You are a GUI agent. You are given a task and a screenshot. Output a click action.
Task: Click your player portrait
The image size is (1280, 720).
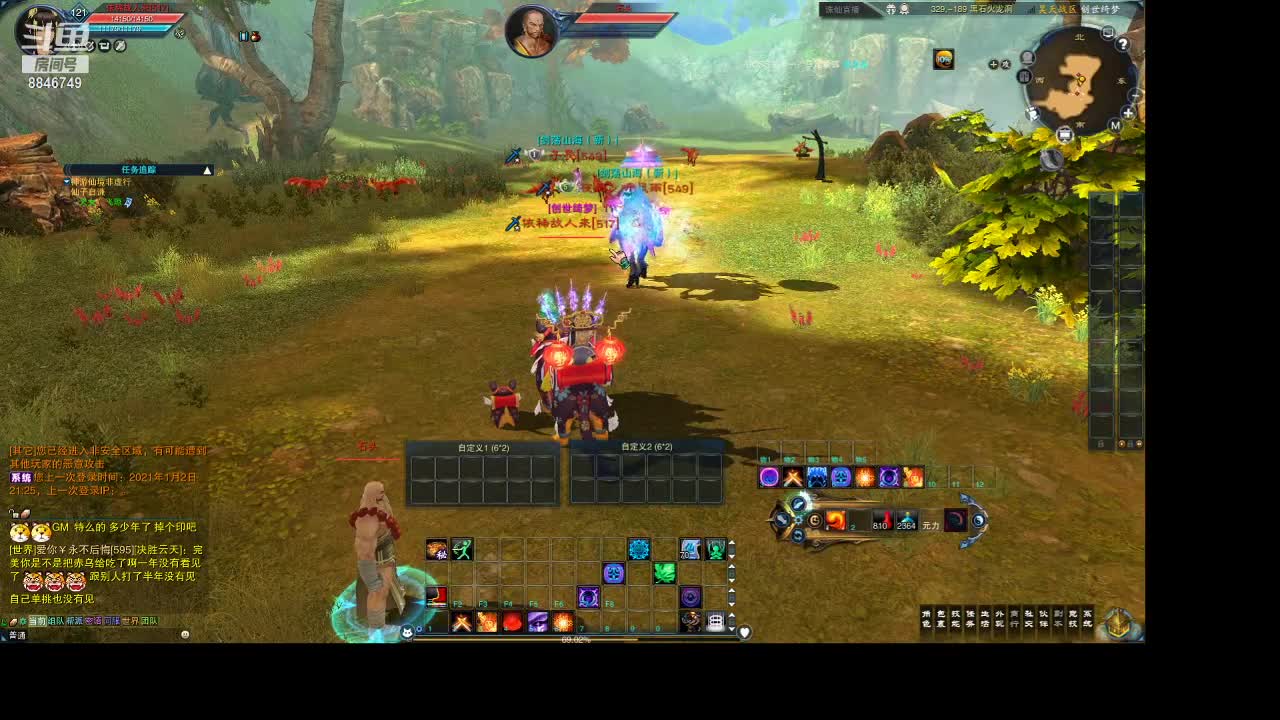[x=40, y=30]
